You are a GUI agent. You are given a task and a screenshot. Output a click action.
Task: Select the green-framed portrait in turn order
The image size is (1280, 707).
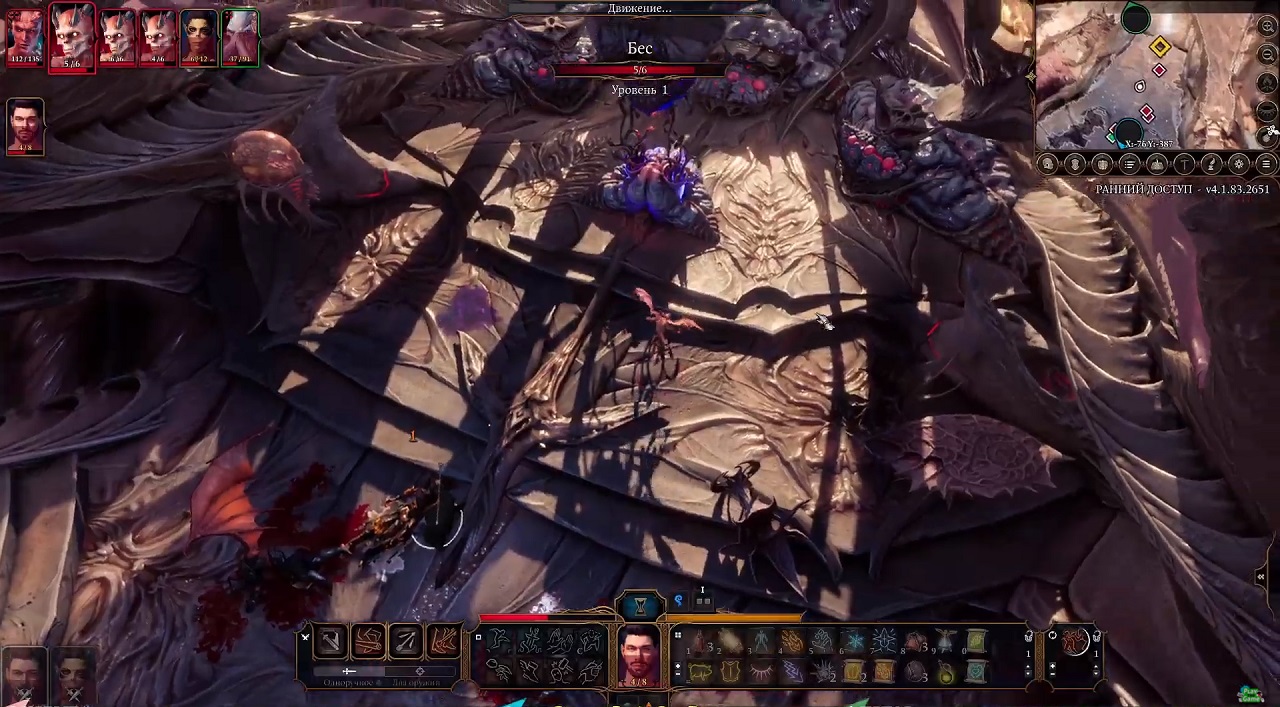pos(240,37)
